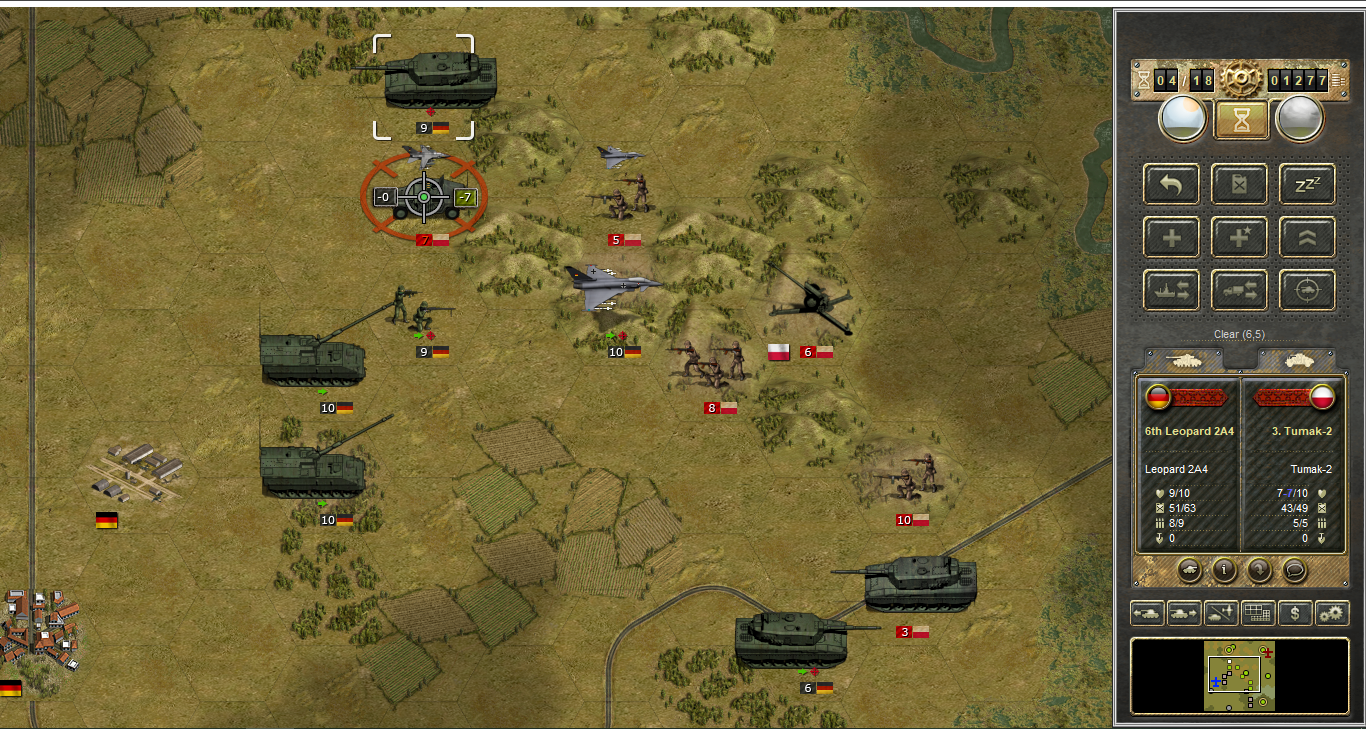Toggle the truck mount/dismount button
The width and height of the screenshot is (1366, 729).
pos(1240,290)
